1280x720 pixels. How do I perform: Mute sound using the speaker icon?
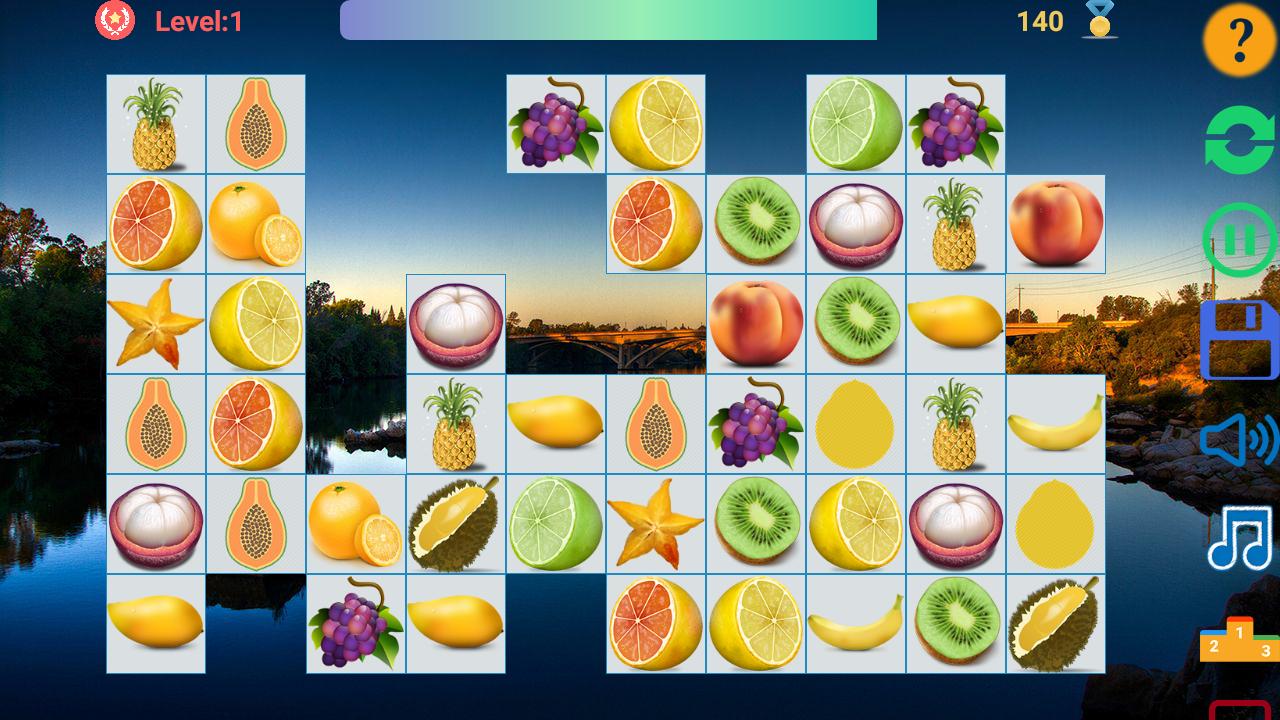(x=1236, y=438)
